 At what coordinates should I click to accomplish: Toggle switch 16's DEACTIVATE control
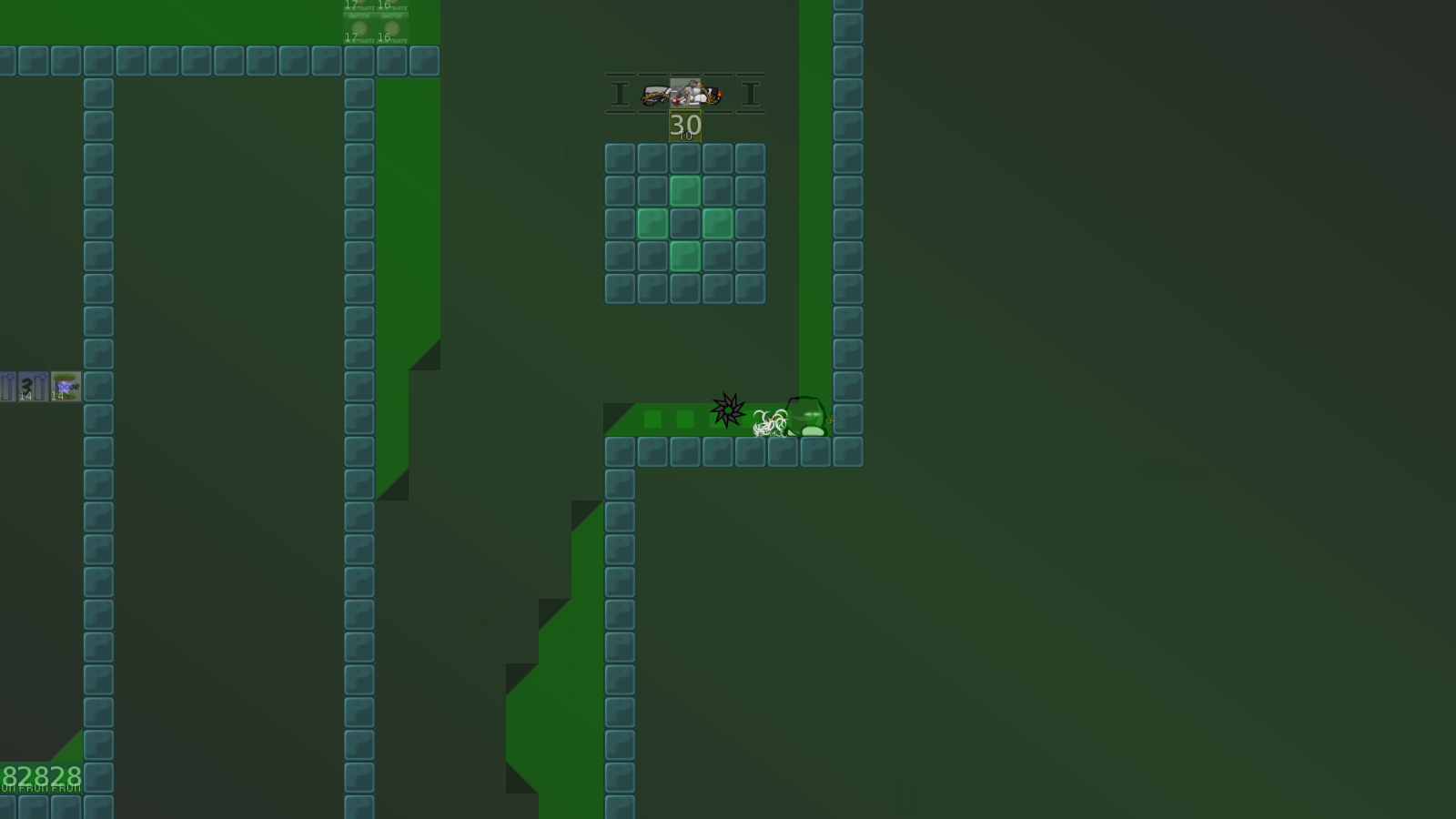click(393, 41)
